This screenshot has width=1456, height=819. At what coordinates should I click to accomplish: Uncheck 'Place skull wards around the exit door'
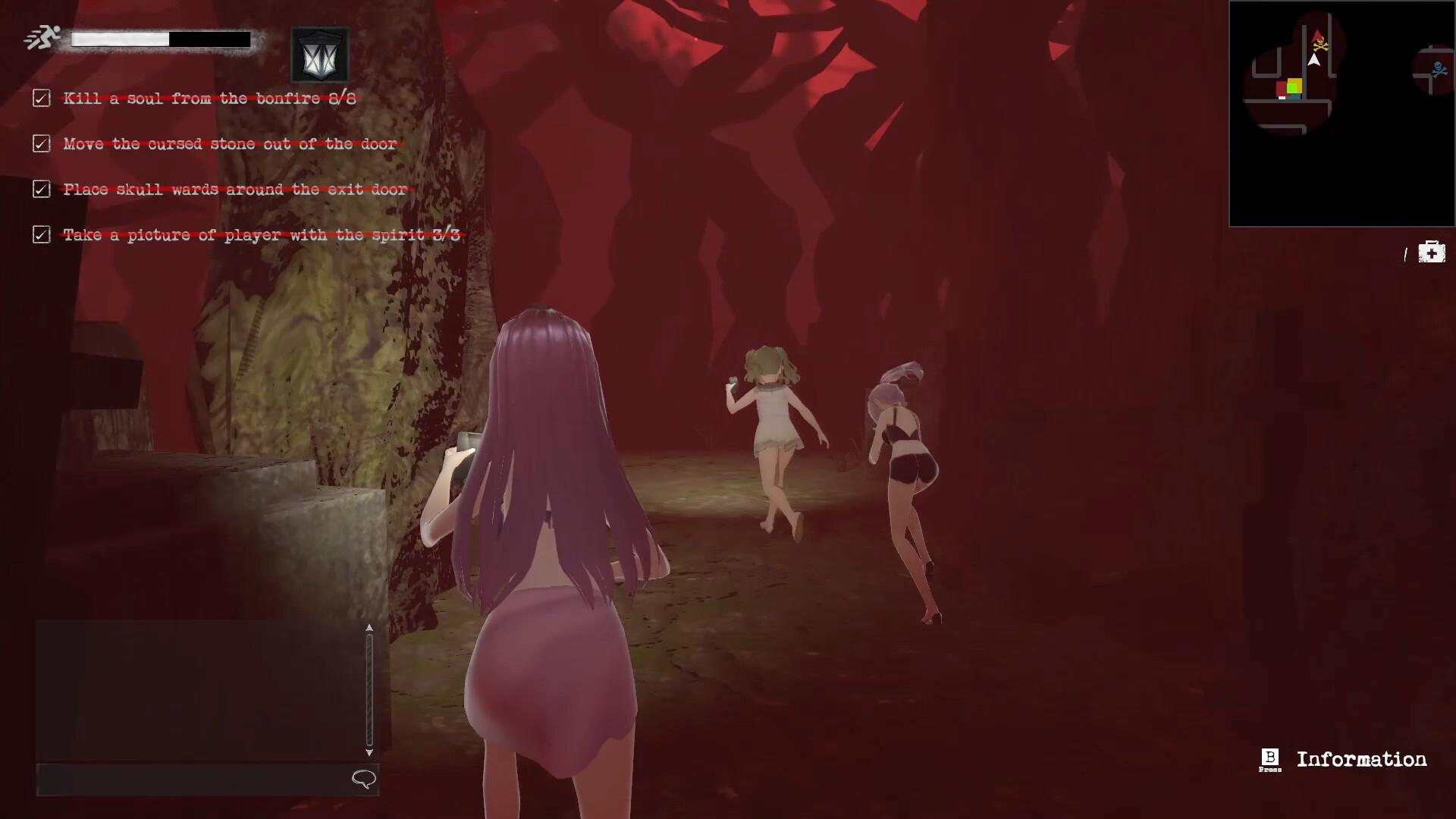tap(40, 190)
